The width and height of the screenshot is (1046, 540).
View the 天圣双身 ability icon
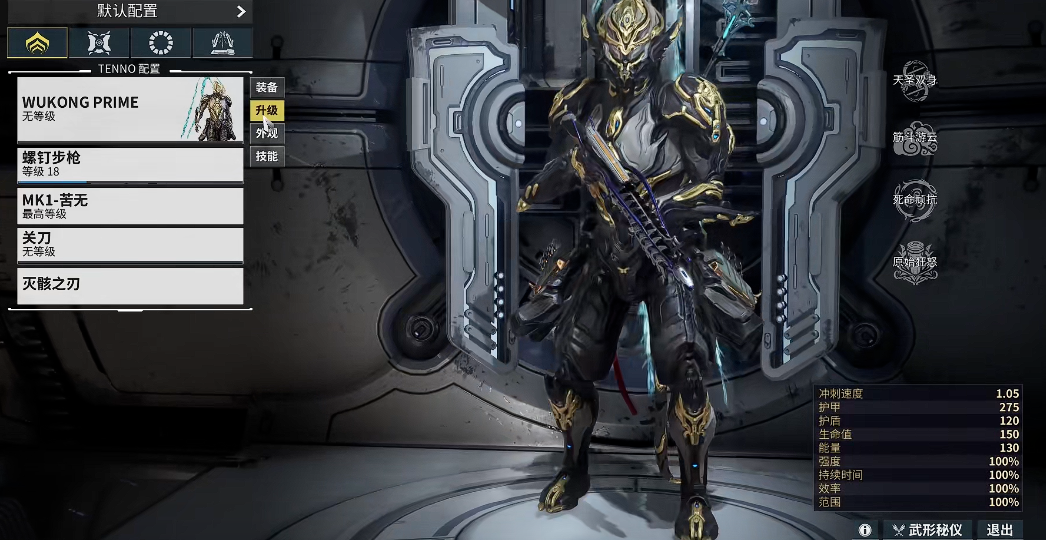pos(915,82)
